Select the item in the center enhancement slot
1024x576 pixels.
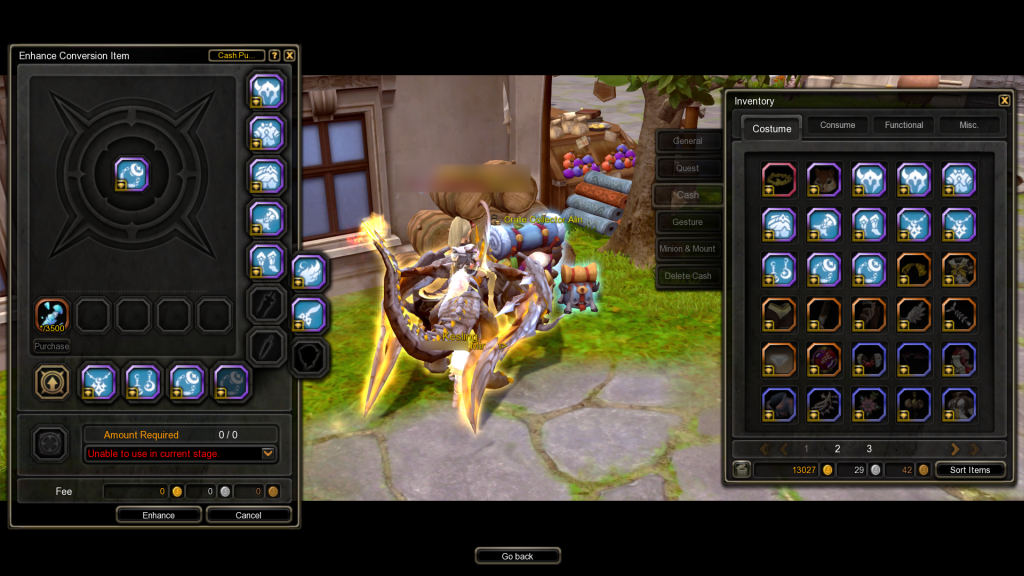click(x=131, y=175)
